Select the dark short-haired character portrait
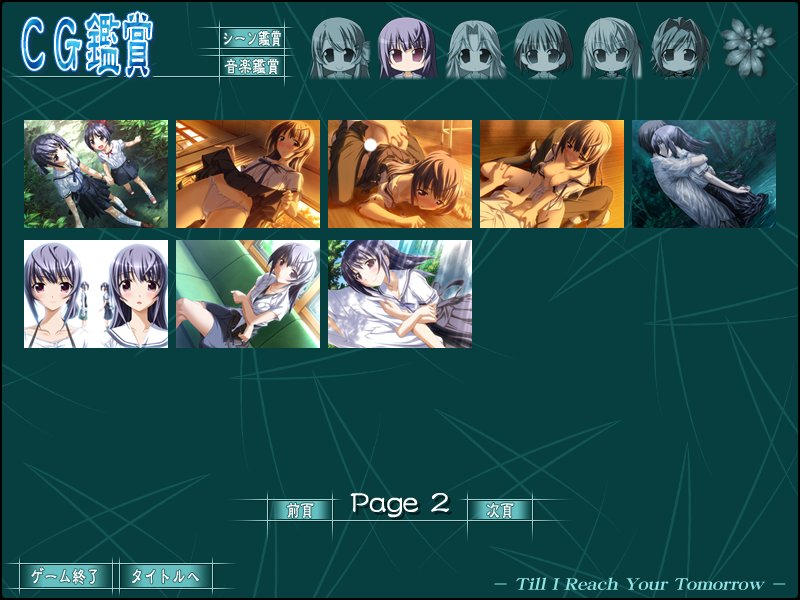 679,48
